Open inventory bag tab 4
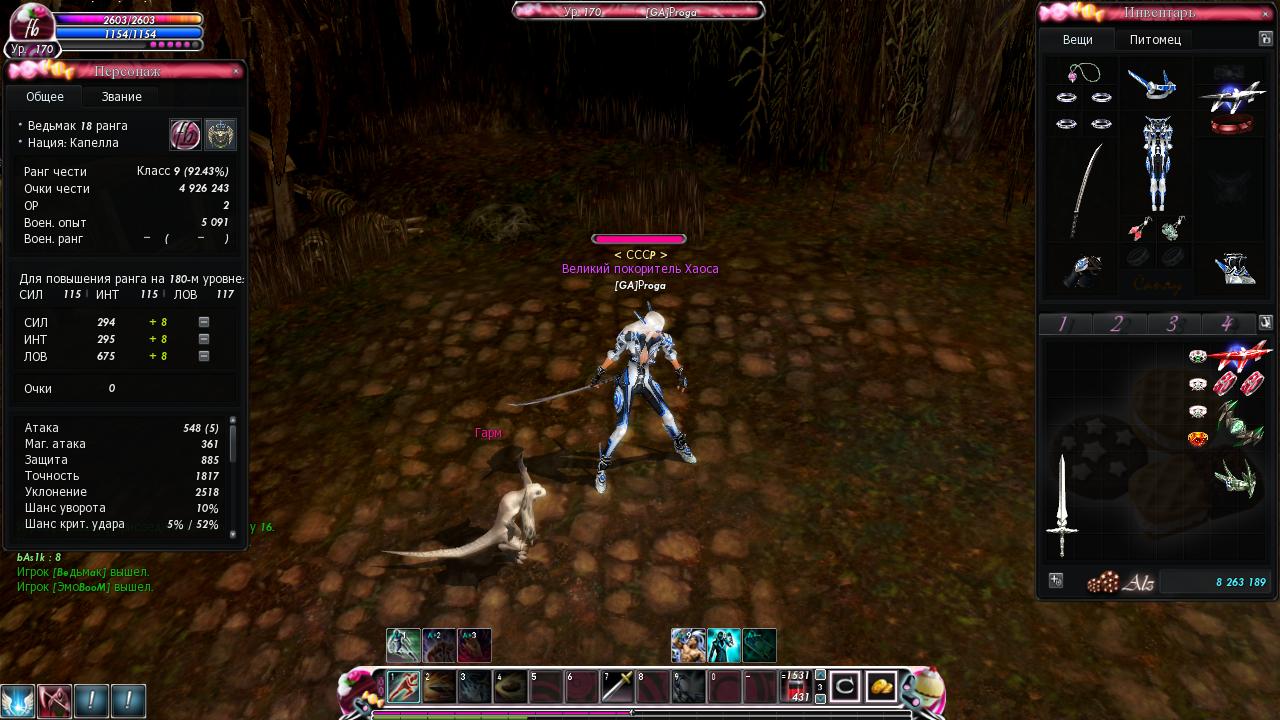The image size is (1280, 720). [1225, 324]
